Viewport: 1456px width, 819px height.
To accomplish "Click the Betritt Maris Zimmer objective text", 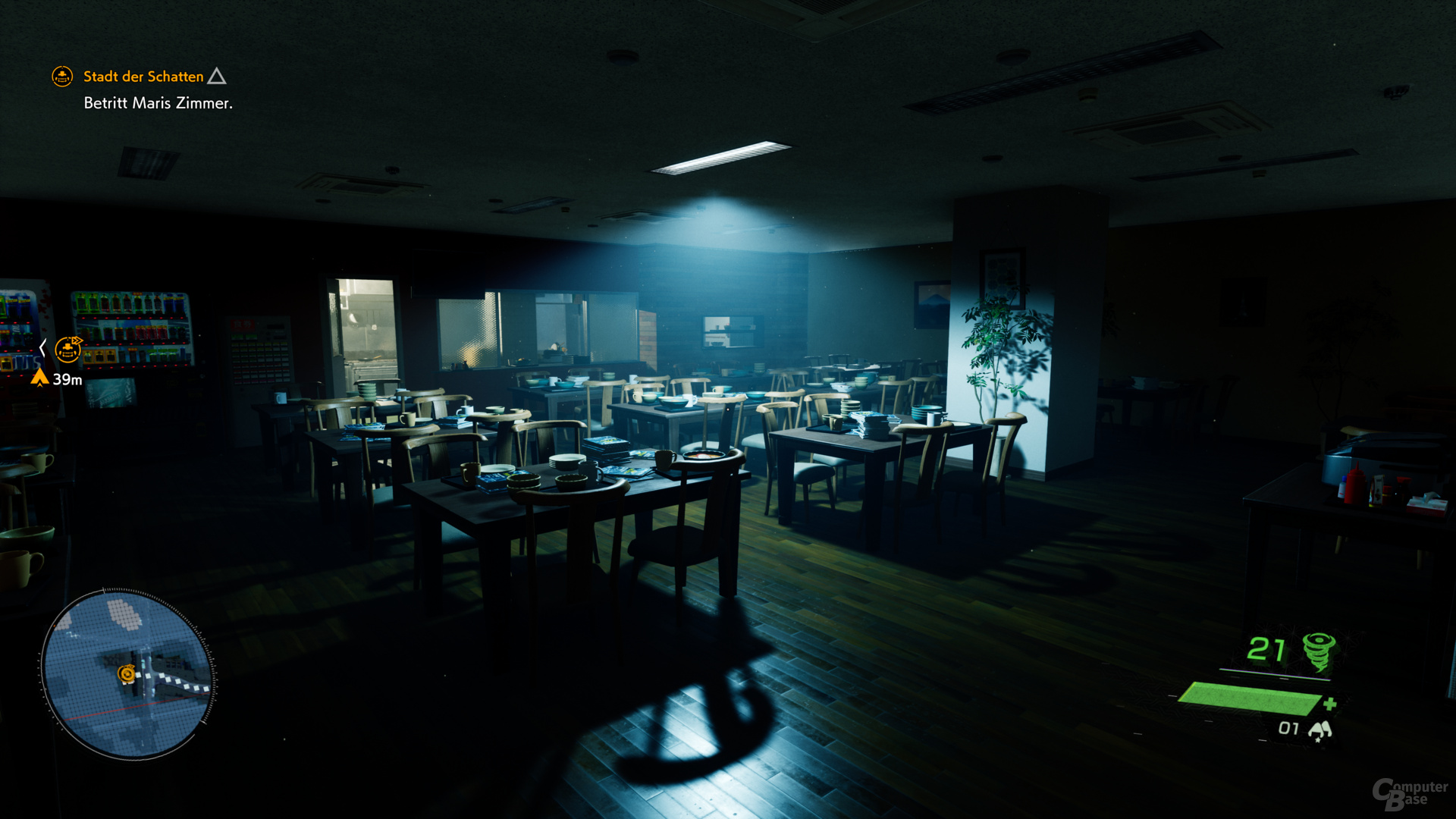I will coord(159,103).
